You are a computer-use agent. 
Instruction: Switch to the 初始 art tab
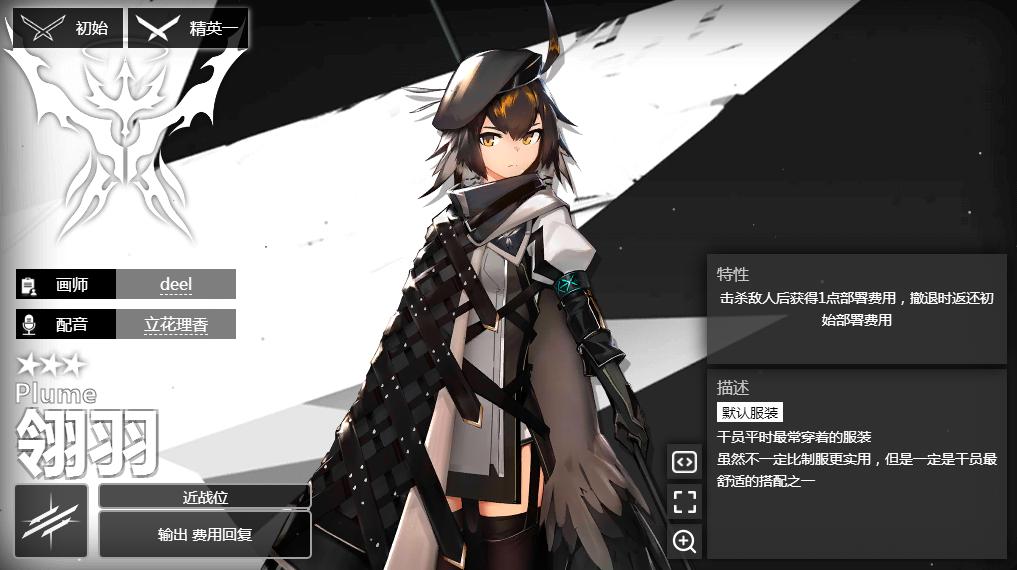tap(68, 28)
